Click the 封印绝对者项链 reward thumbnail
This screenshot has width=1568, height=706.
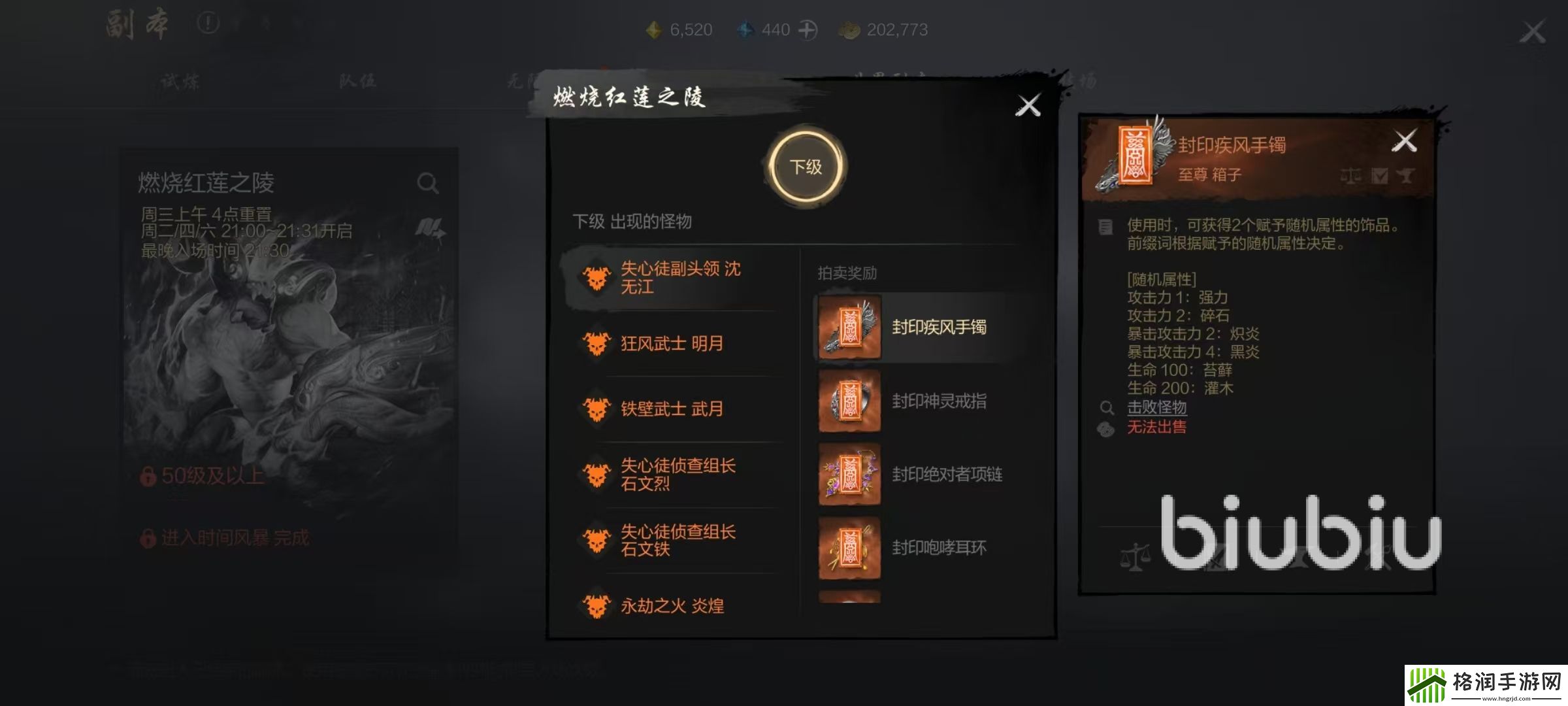point(849,475)
